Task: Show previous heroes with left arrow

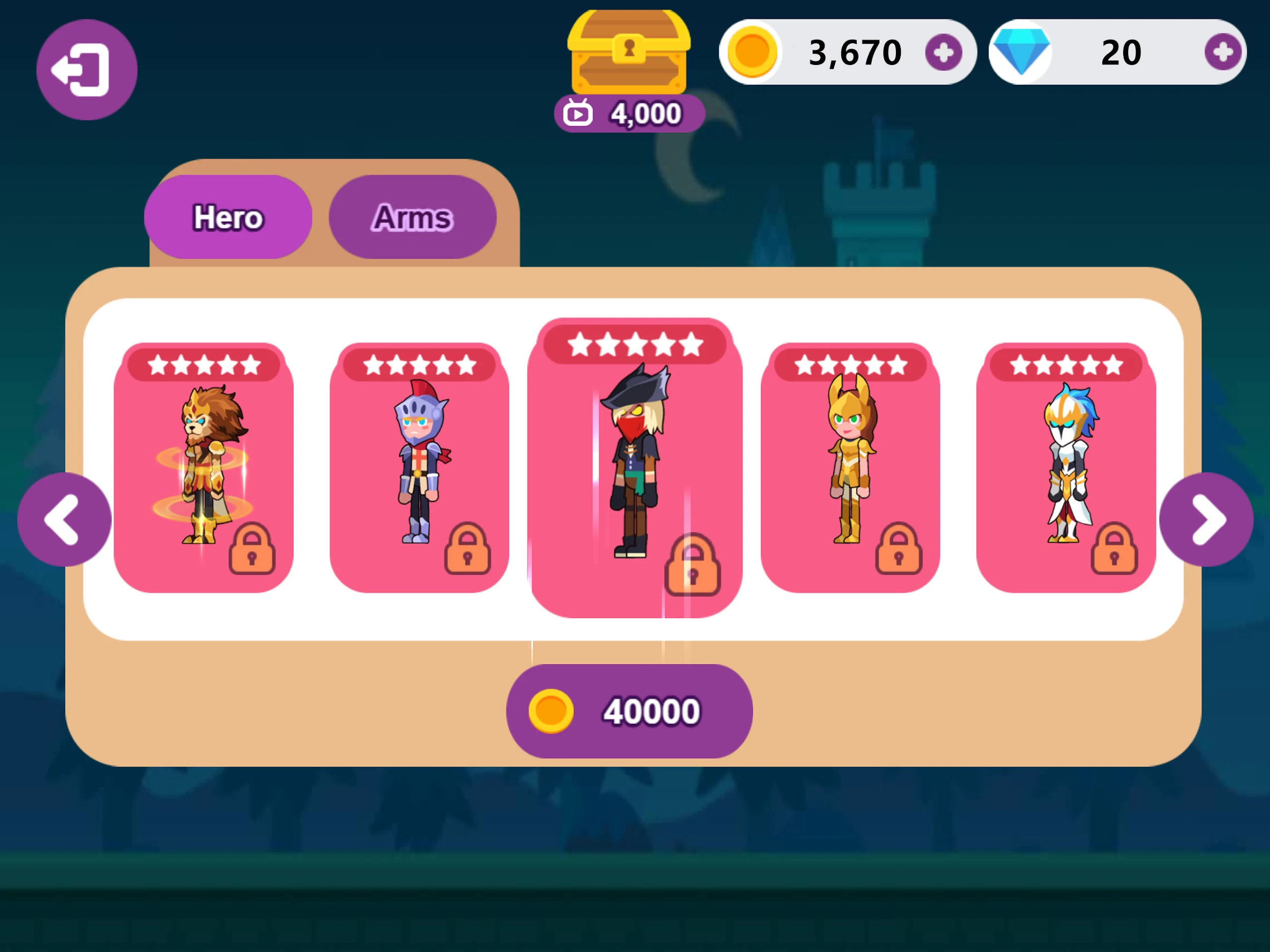Action: tap(64, 519)
